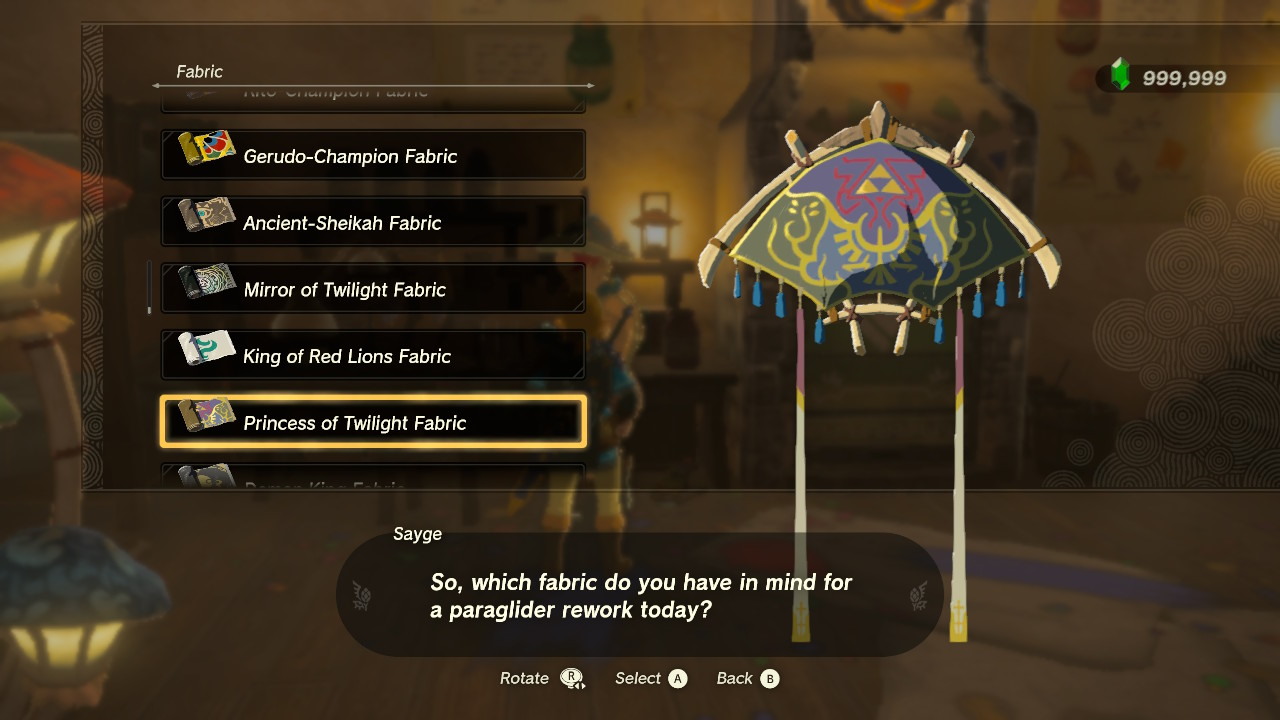Image resolution: width=1280 pixels, height=720 pixels.
Task: Select Gerudo-Champion Fabric from the list
Action: click(373, 156)
